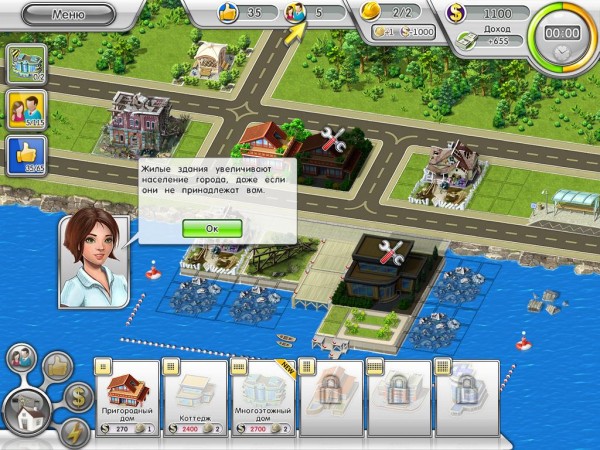
Task: Open the population goal icon on left panel
Action: (x=22, y=110)
